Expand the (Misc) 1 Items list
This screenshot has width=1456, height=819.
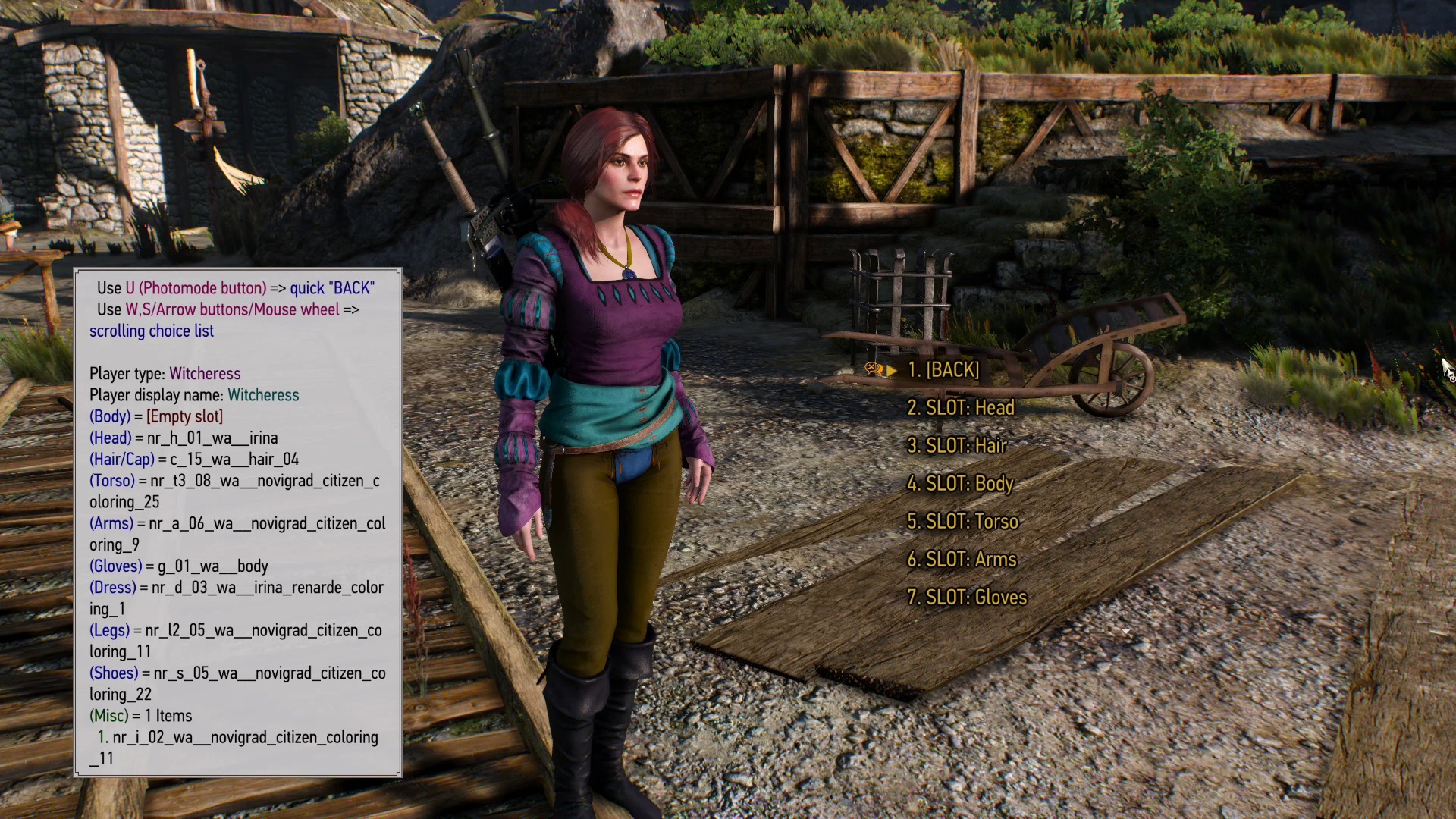140,716
